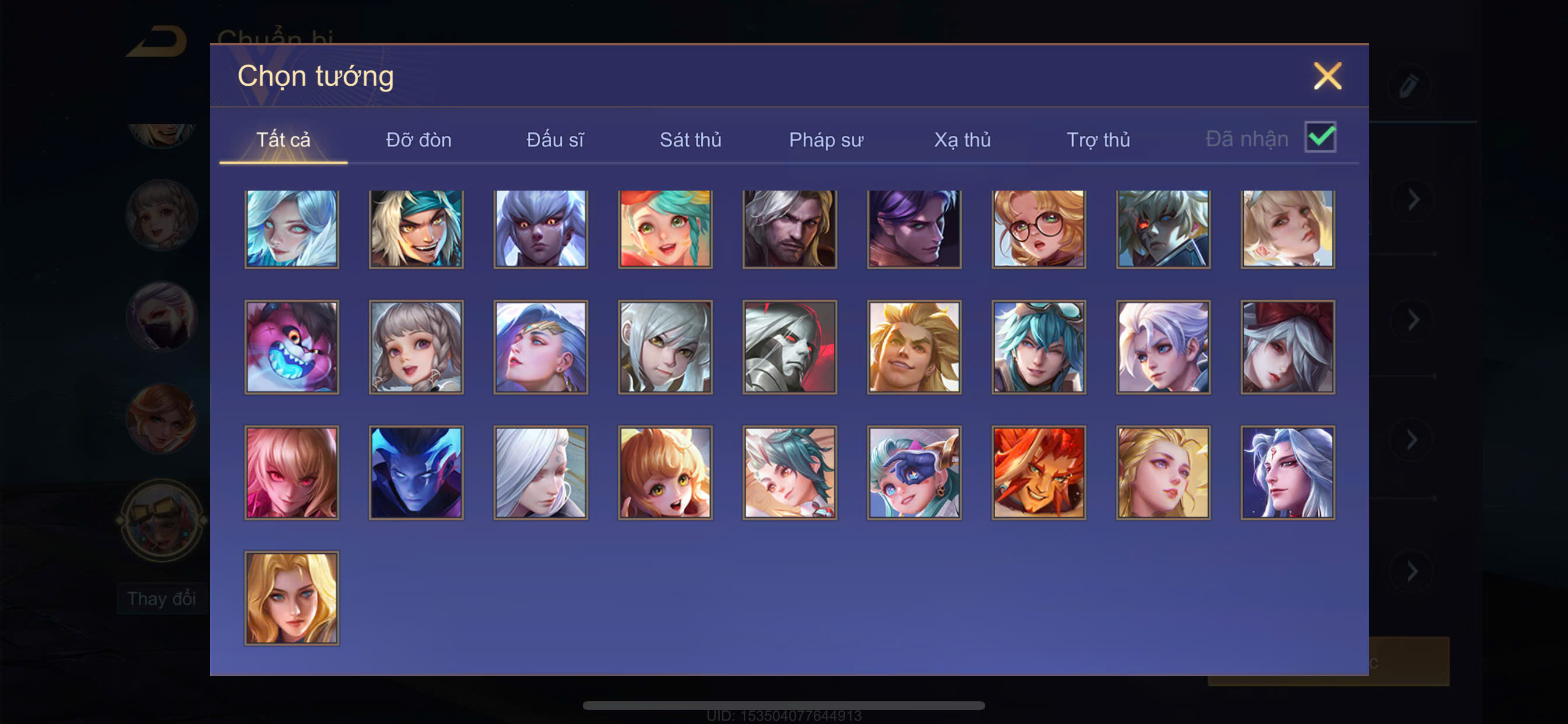Pick the teal-haired boy with goggles
The image size is (1568, 724).
[x=1038, y=347]
